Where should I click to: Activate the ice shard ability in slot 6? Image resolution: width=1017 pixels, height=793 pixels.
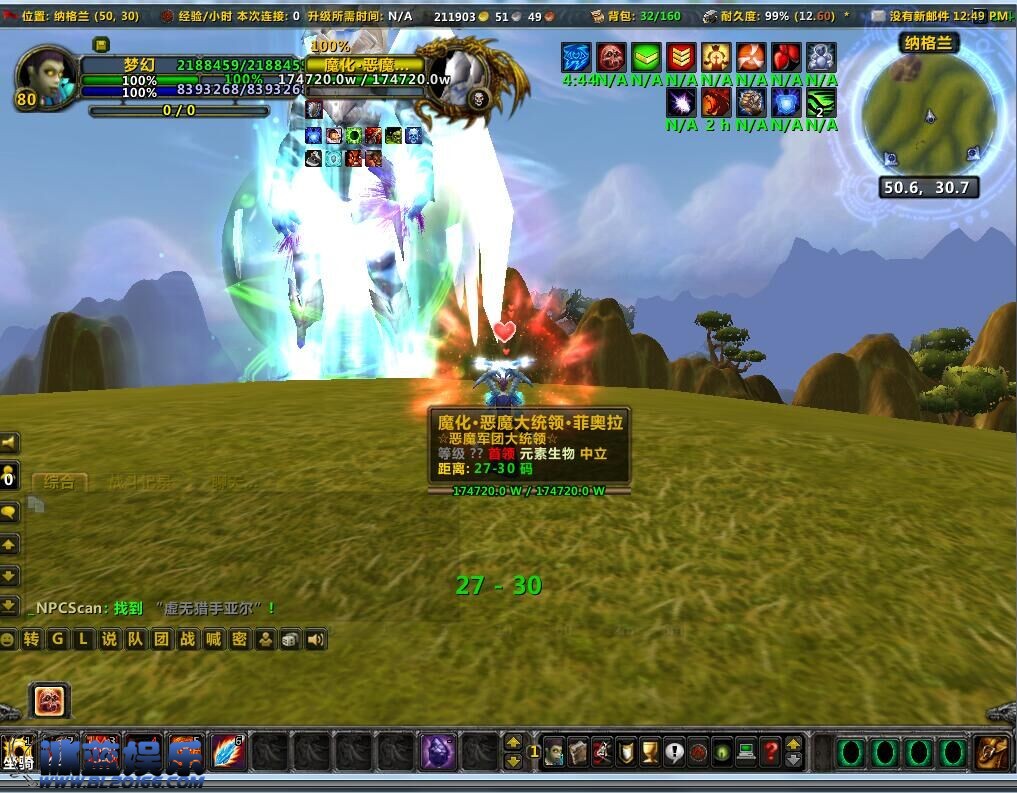[227, 752]
